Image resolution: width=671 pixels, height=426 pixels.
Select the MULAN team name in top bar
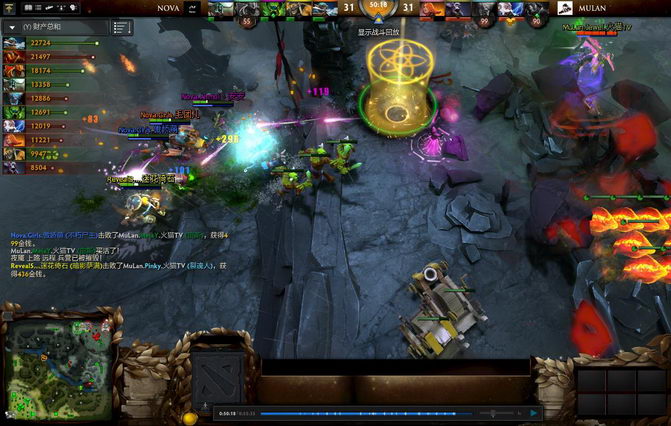tap(593, 7)
